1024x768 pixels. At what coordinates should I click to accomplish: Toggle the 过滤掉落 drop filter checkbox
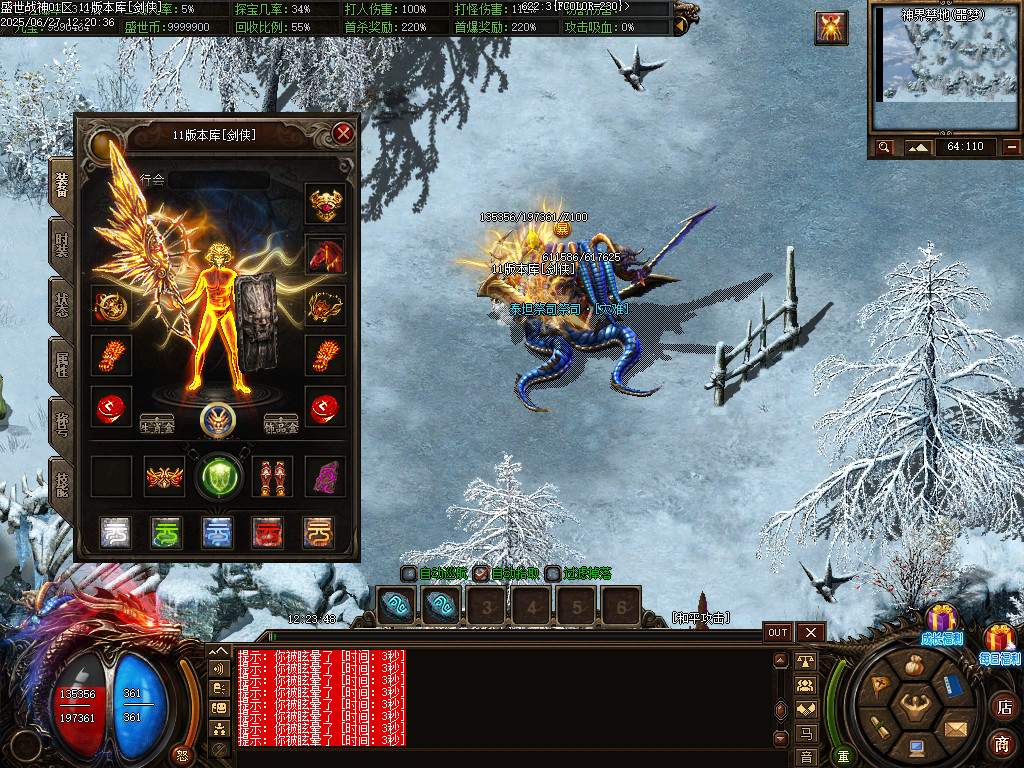point(553,574)
